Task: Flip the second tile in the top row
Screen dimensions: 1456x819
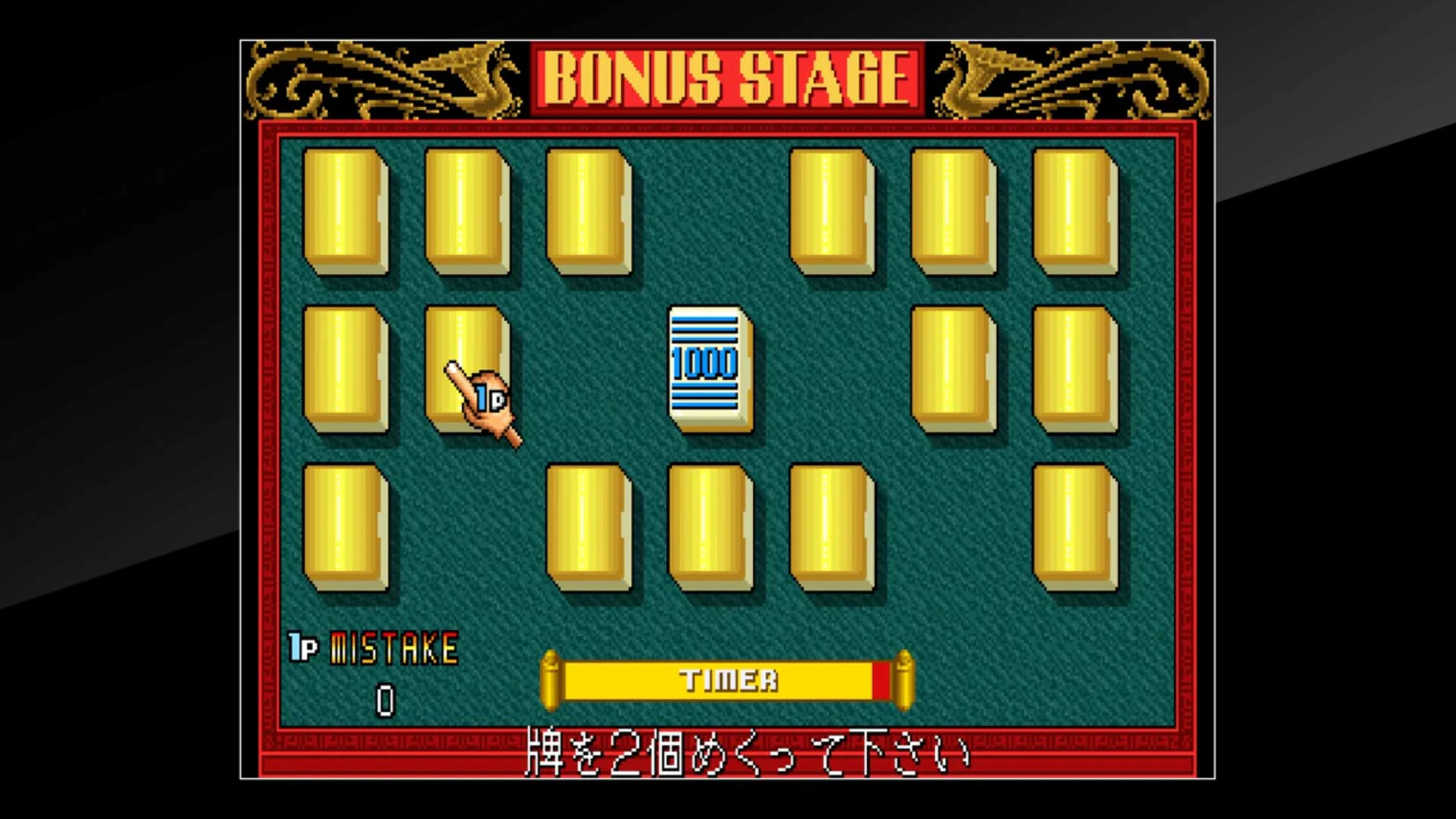Action: (x=466, y=212)
